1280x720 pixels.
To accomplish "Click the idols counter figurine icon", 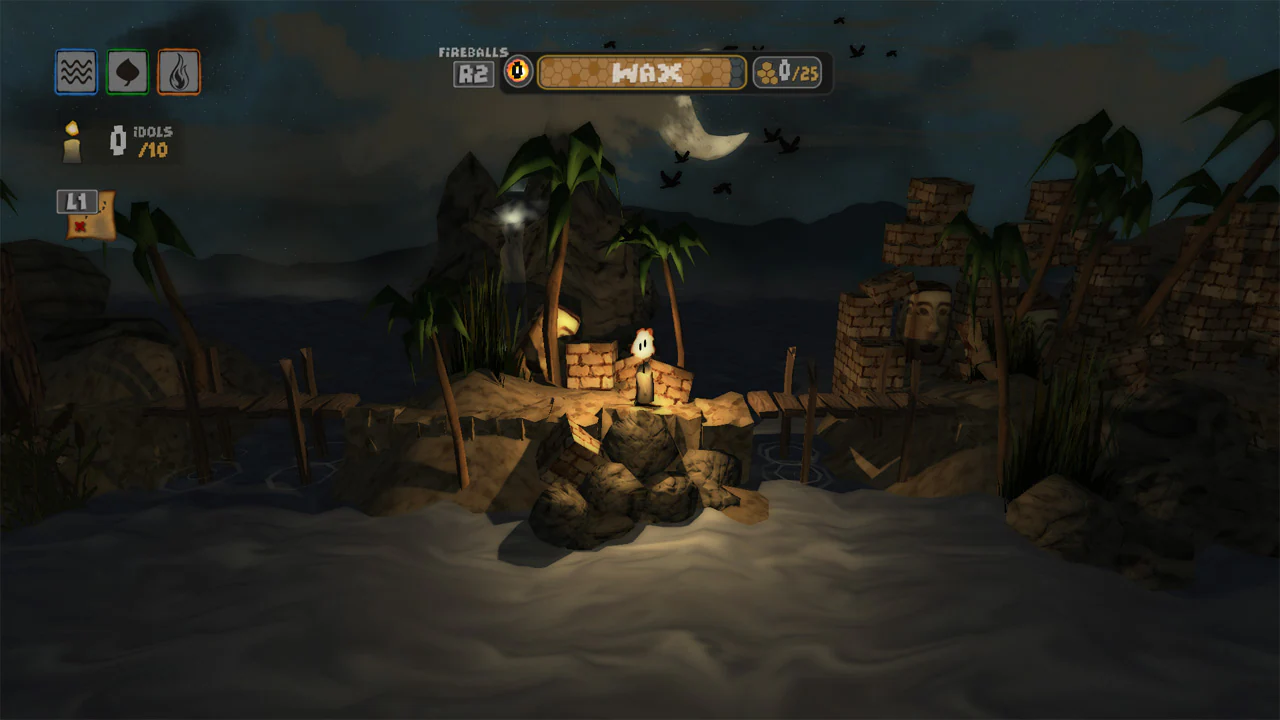I will click(x=115, y=140).
